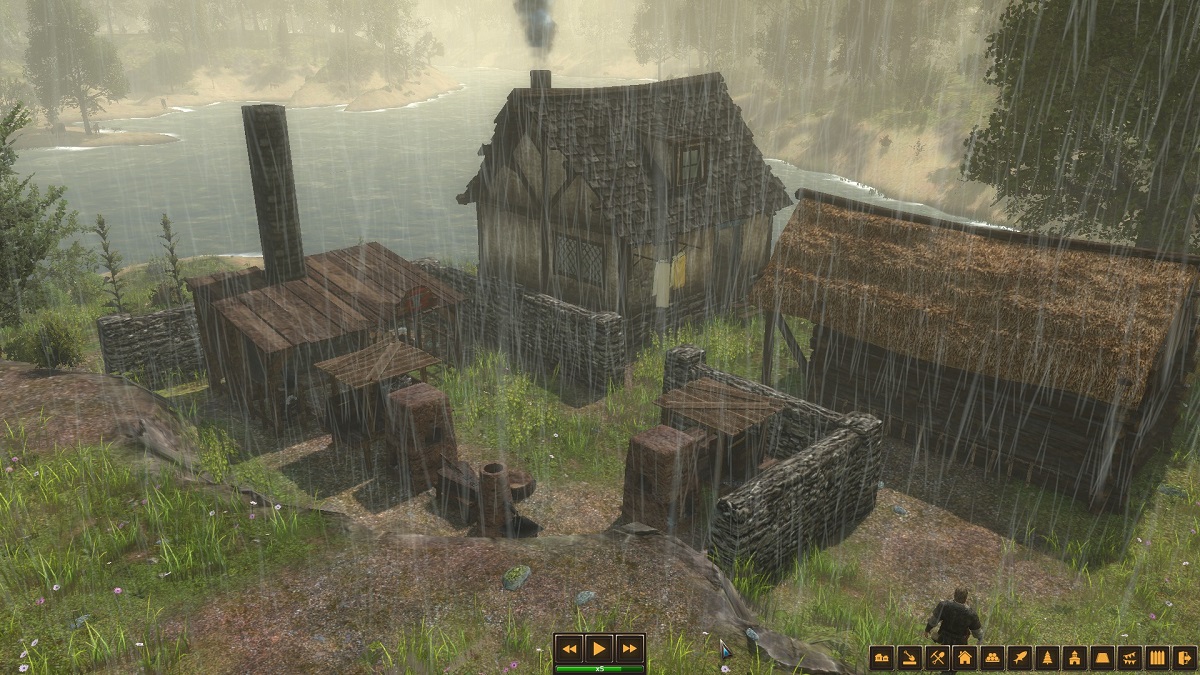Image resolution: width=1200 pixels, height=675 pixels.
Task: Open the bunting flags decoration icon
Action: tap(1130, 658)
